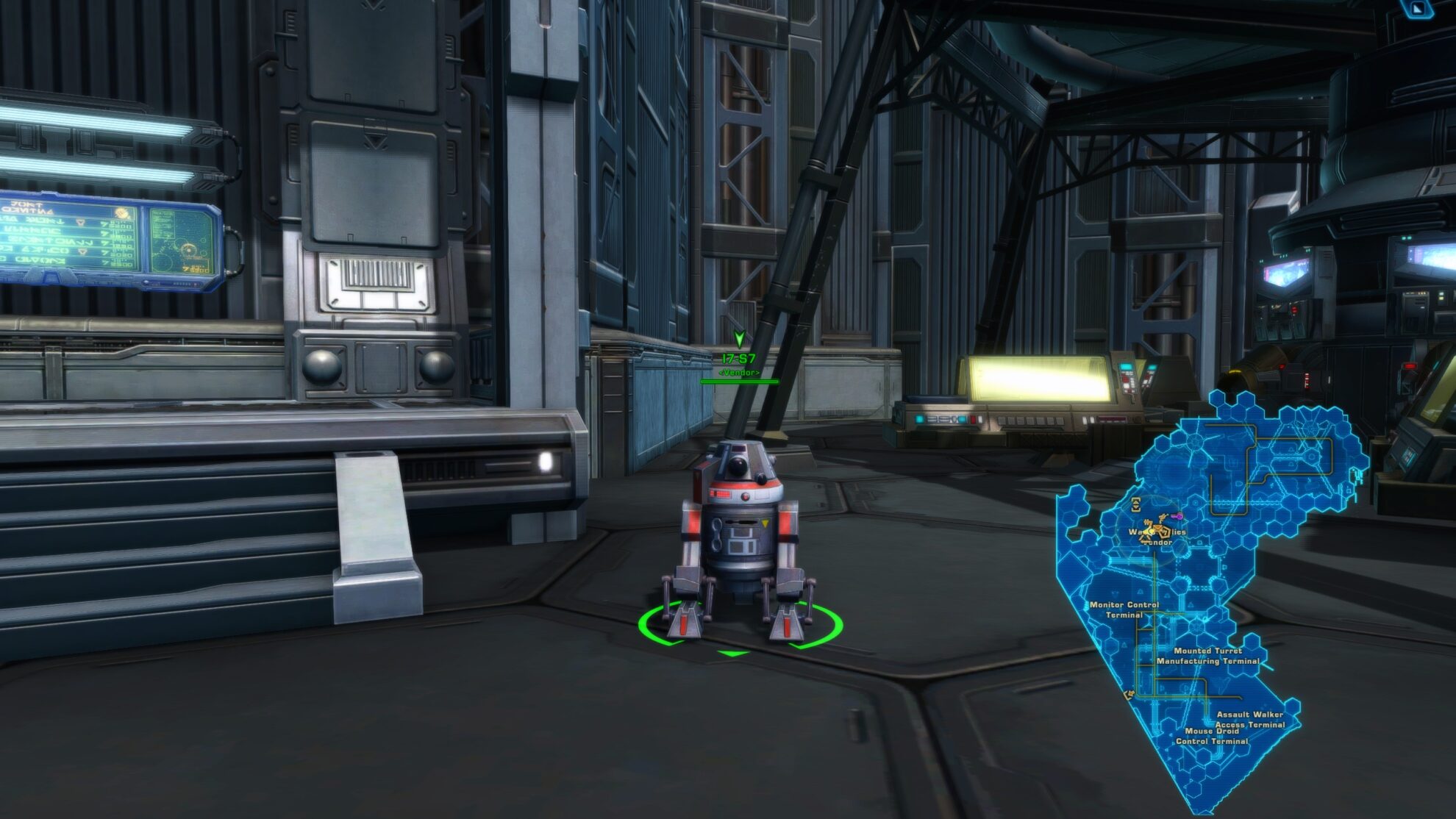
Task: Click the purple-lit monitor on the far right
Action: 1427,254
